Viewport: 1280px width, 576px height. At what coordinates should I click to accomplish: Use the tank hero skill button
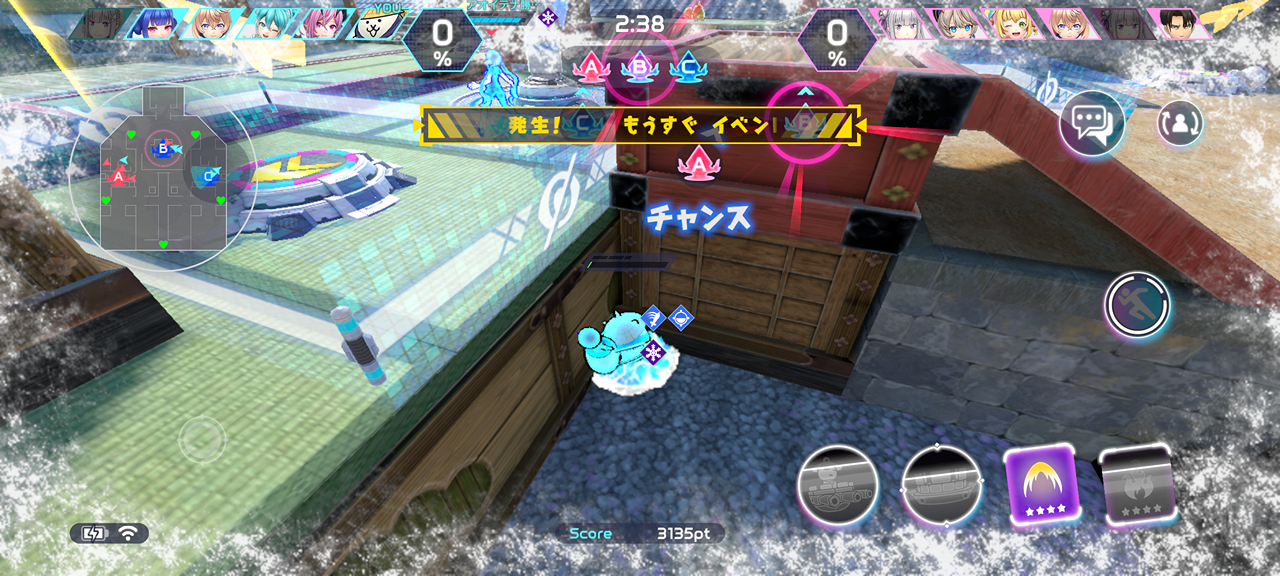(x=838, y=485)
